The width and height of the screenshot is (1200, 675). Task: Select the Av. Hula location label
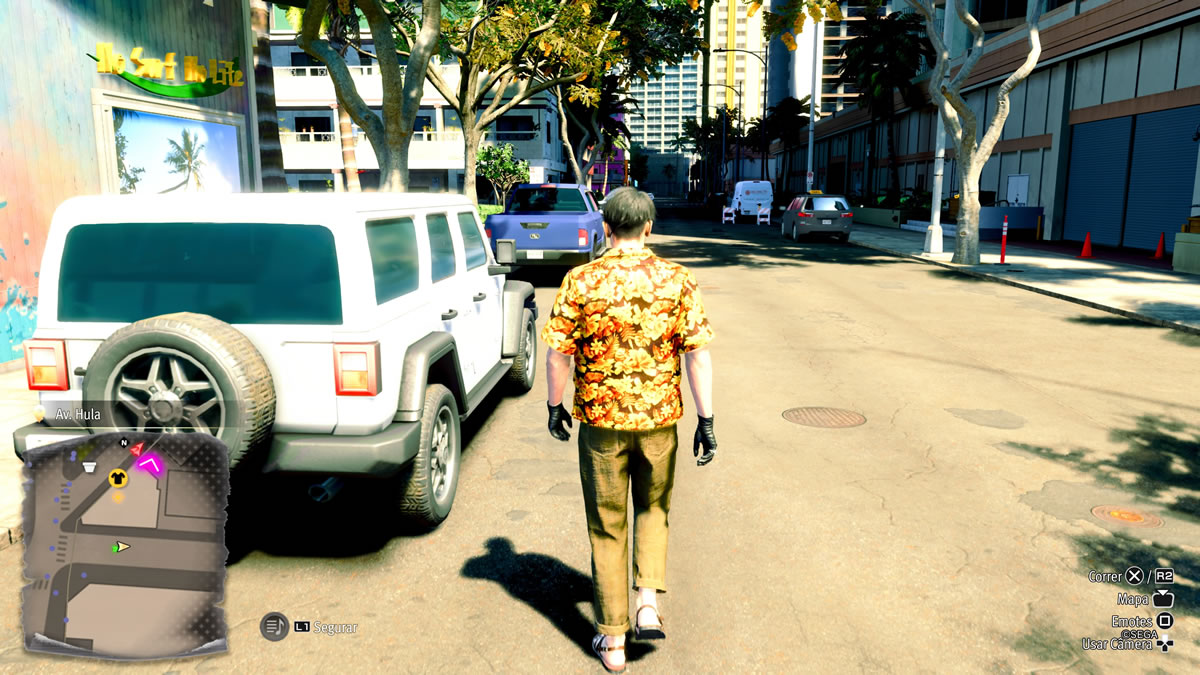[x=78, y=413]
